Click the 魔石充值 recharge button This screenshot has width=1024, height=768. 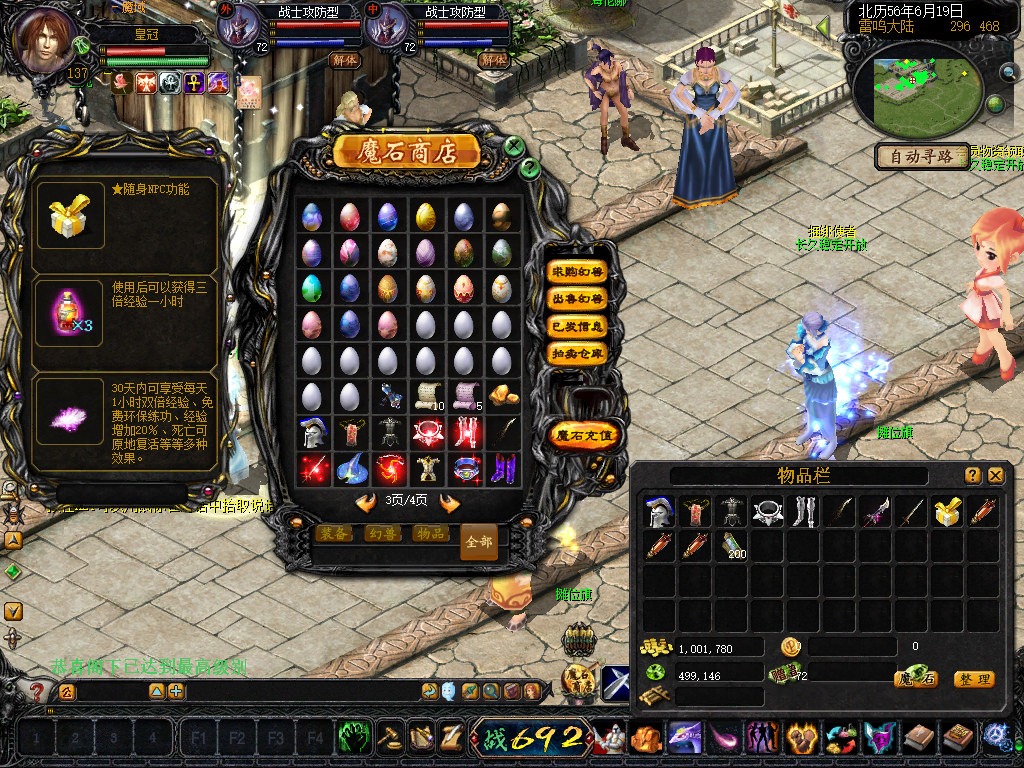click(585, 435)
